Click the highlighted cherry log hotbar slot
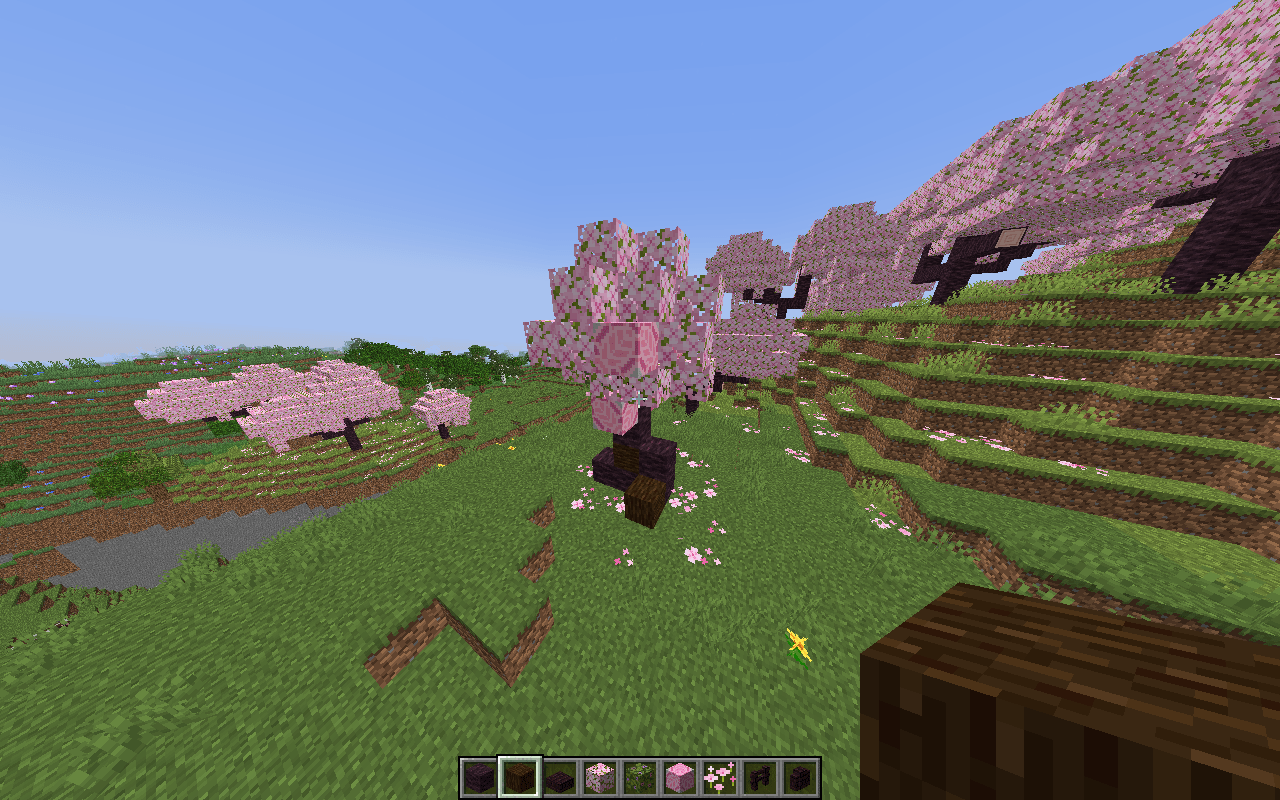This screenshot has height=800, width=1280. pos(519,773)
